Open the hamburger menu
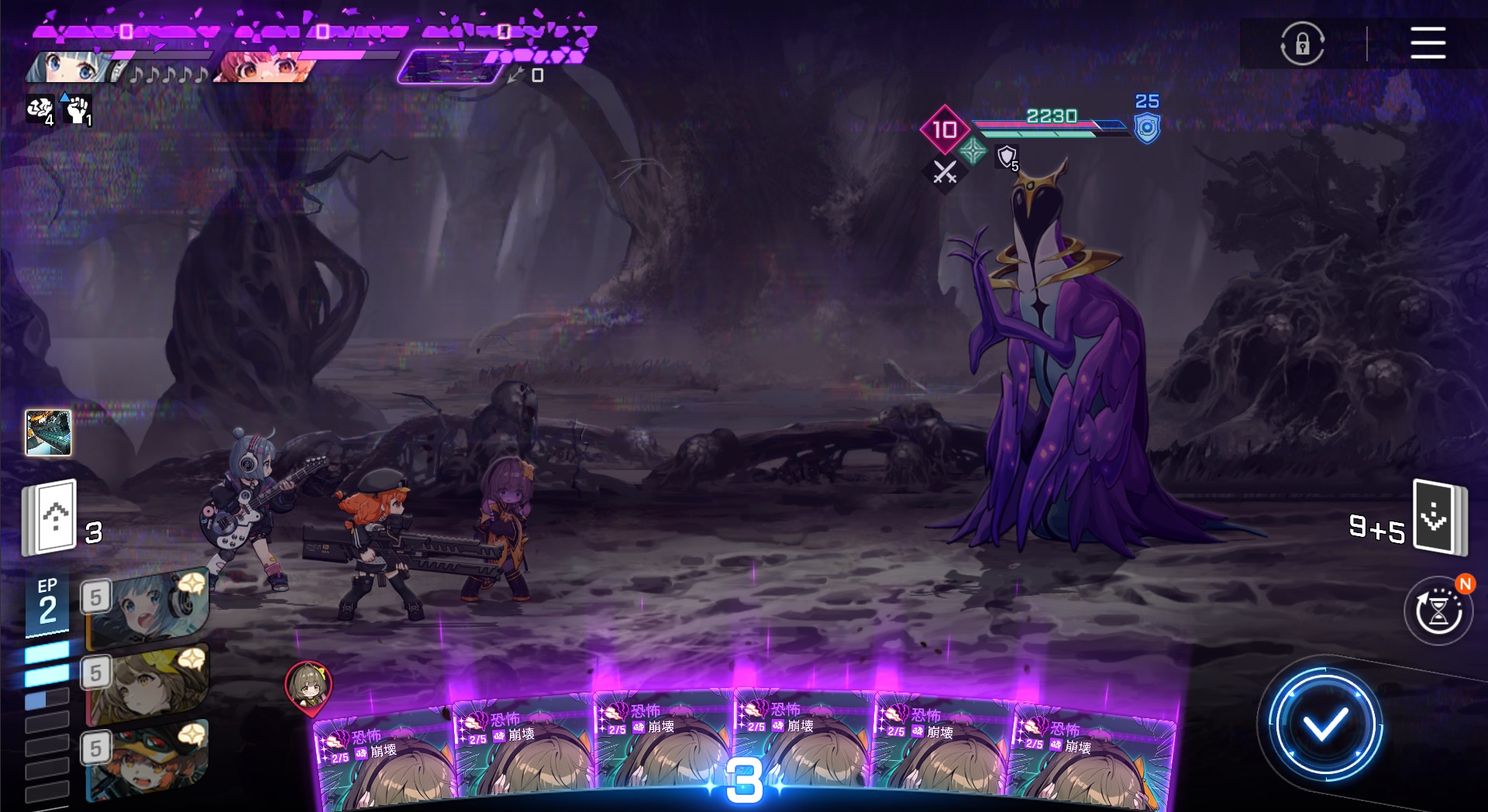1488x812 pixels. (1427, 43)
